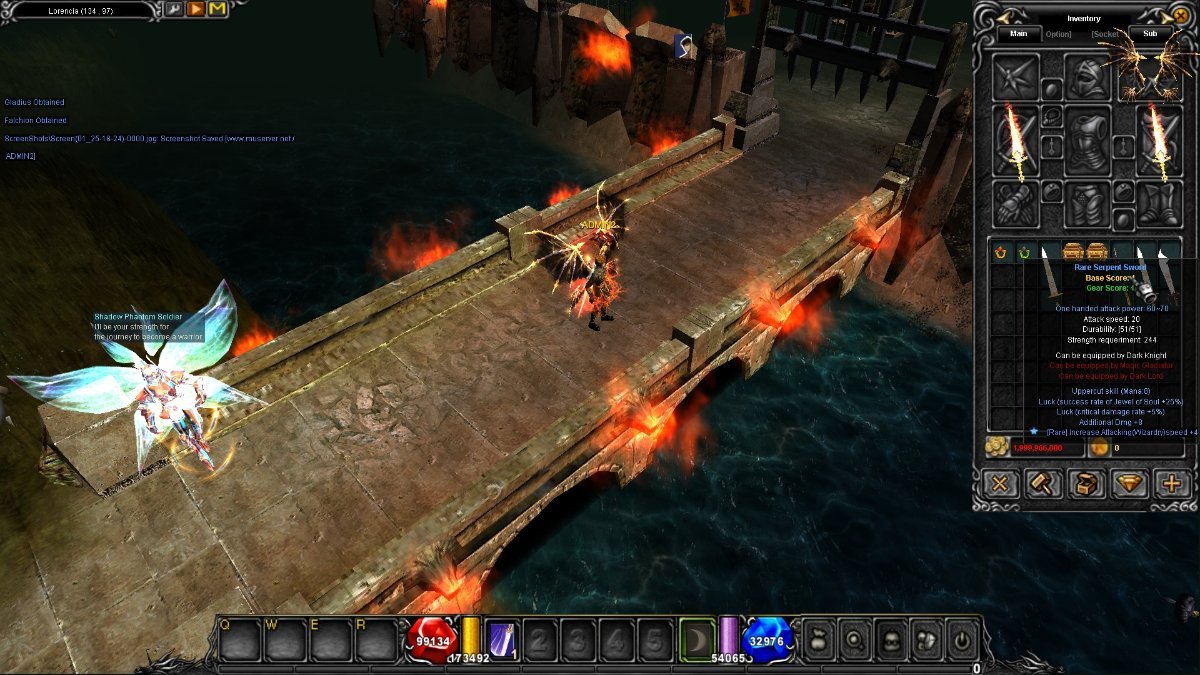1200x675 pixels.
Task: Switch to the Main inventory tab
Action: pyautogui.click(x=1018, y=33)
